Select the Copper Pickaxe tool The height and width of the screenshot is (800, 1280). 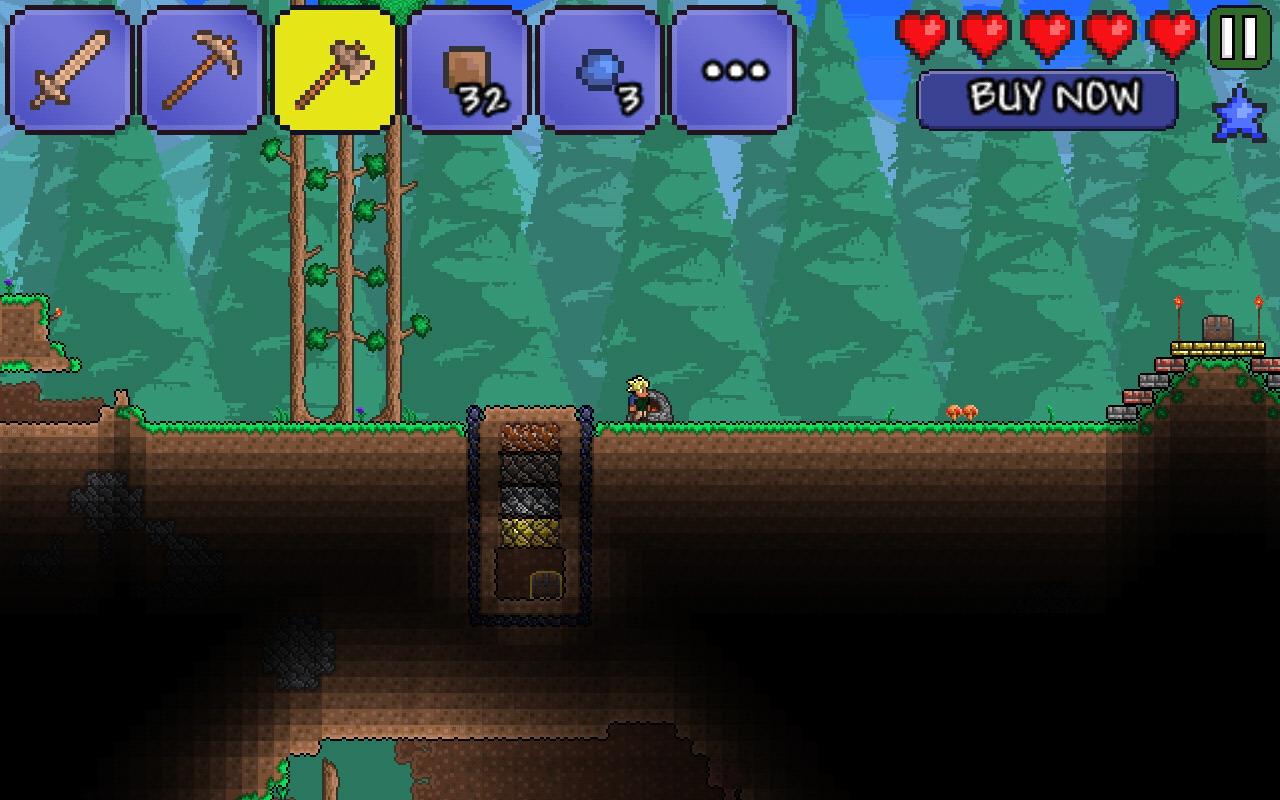click(202, 70)
